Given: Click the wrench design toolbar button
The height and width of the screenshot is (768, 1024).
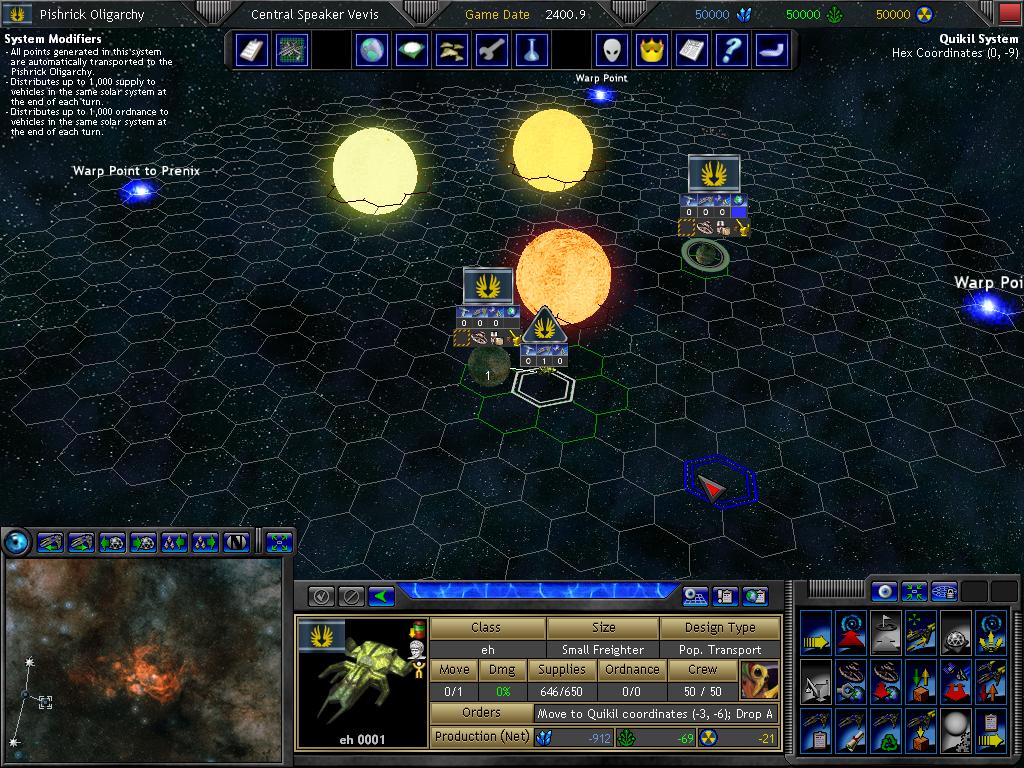Looking at the screenshot, I should (x=492, y=49).
